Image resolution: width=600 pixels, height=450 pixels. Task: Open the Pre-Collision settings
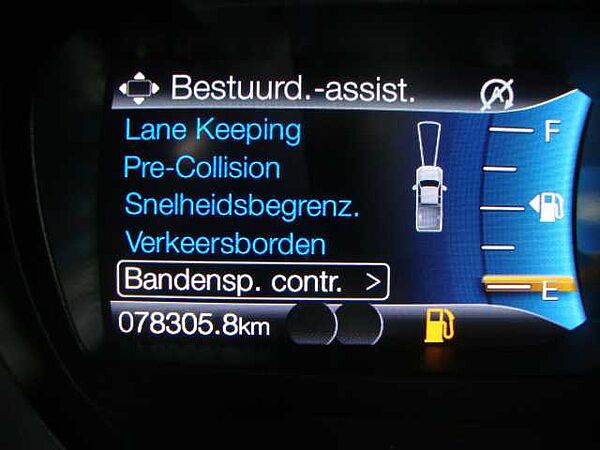click(201, 167)
